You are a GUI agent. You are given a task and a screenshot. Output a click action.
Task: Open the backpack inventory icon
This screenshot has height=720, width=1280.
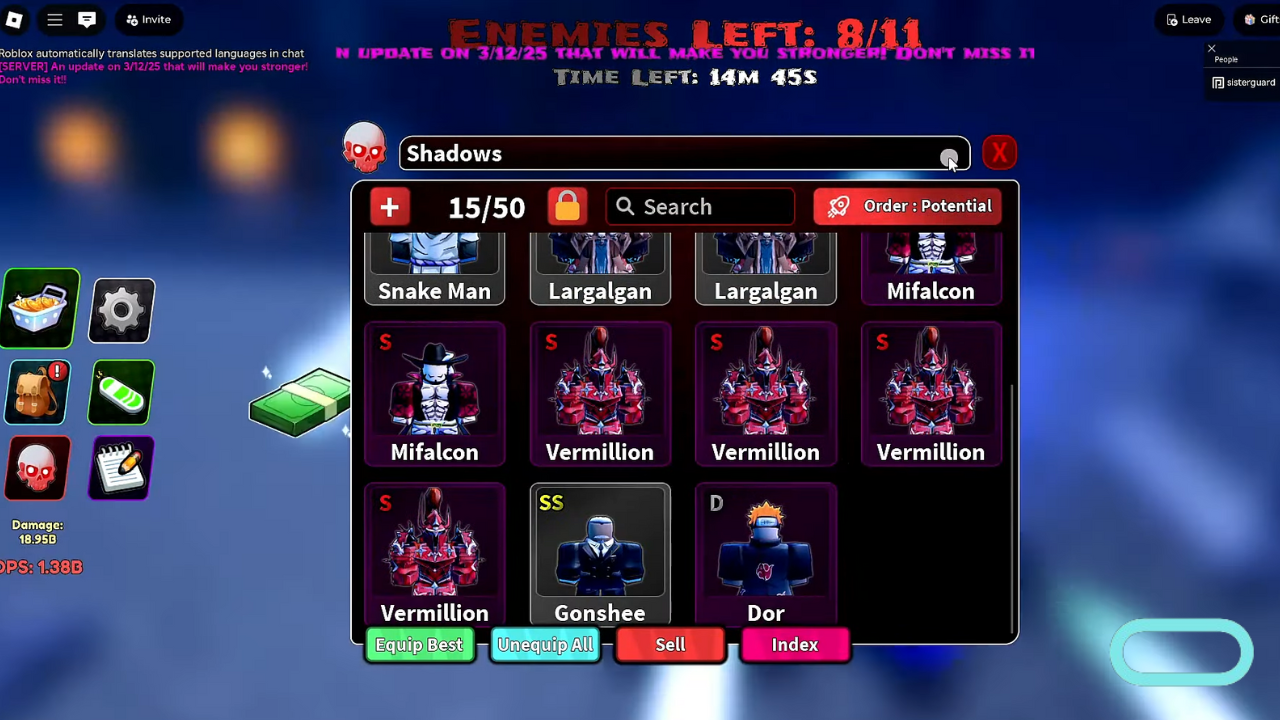pyautogui.click(x=38, y=391)
